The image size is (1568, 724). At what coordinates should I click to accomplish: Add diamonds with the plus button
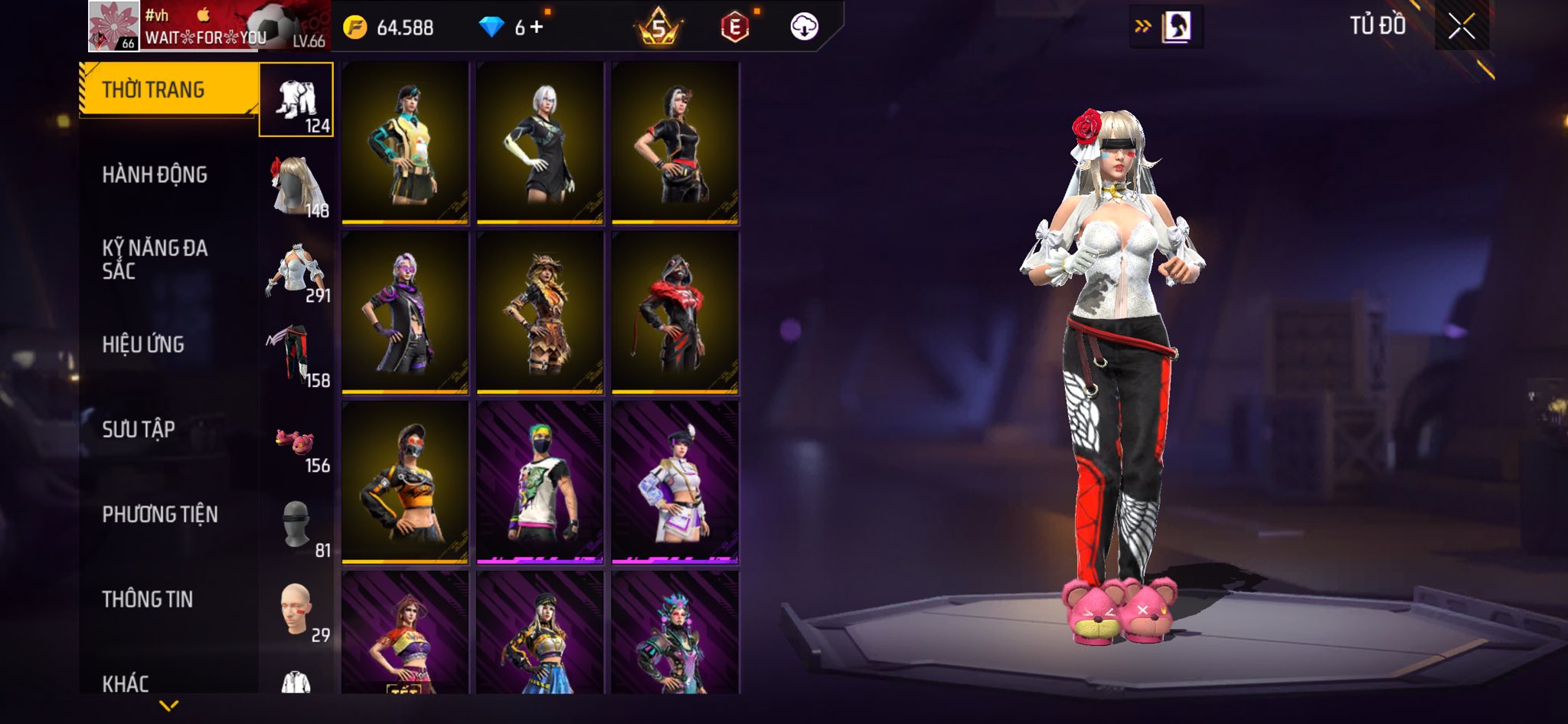[x=537, y=28]
